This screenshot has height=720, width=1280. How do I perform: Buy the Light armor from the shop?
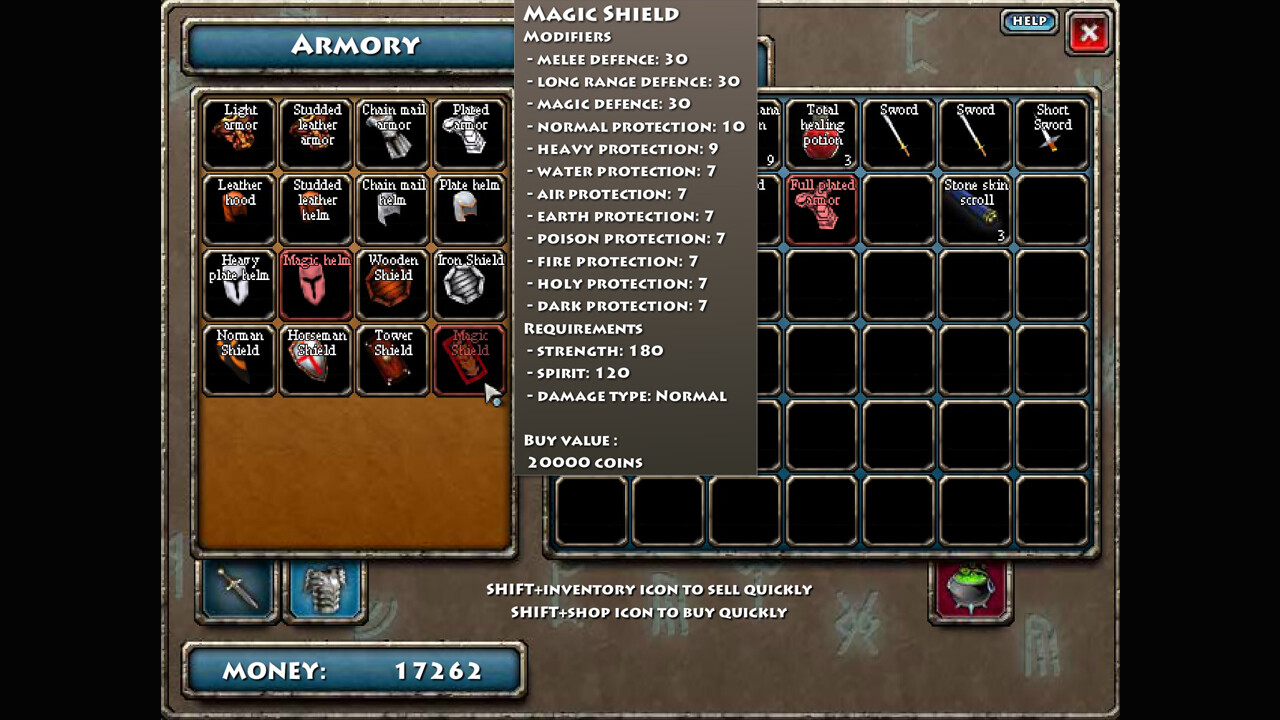(238, 133)
